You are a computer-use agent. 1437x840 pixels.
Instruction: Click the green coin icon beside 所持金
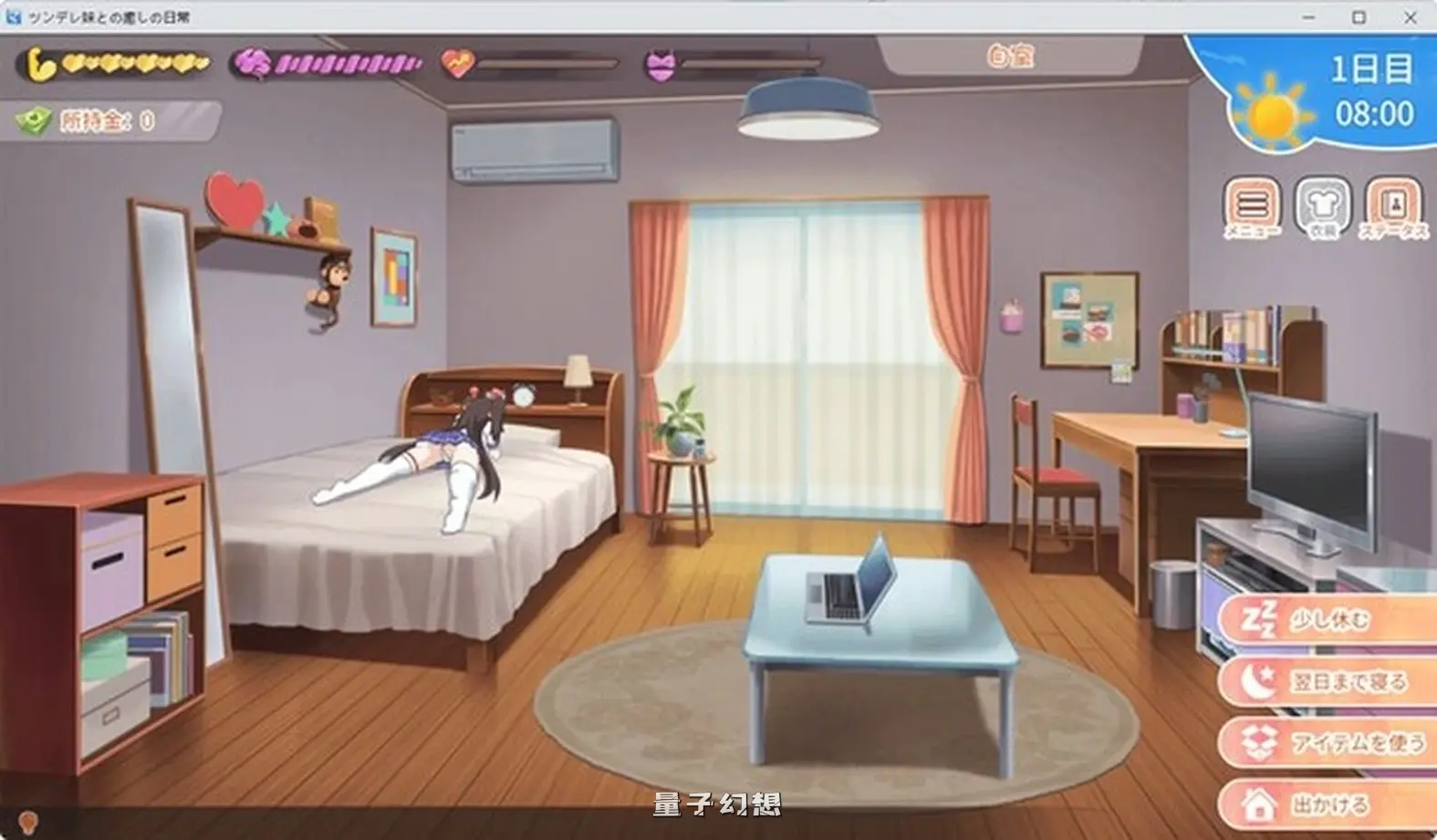pos(32,119)
